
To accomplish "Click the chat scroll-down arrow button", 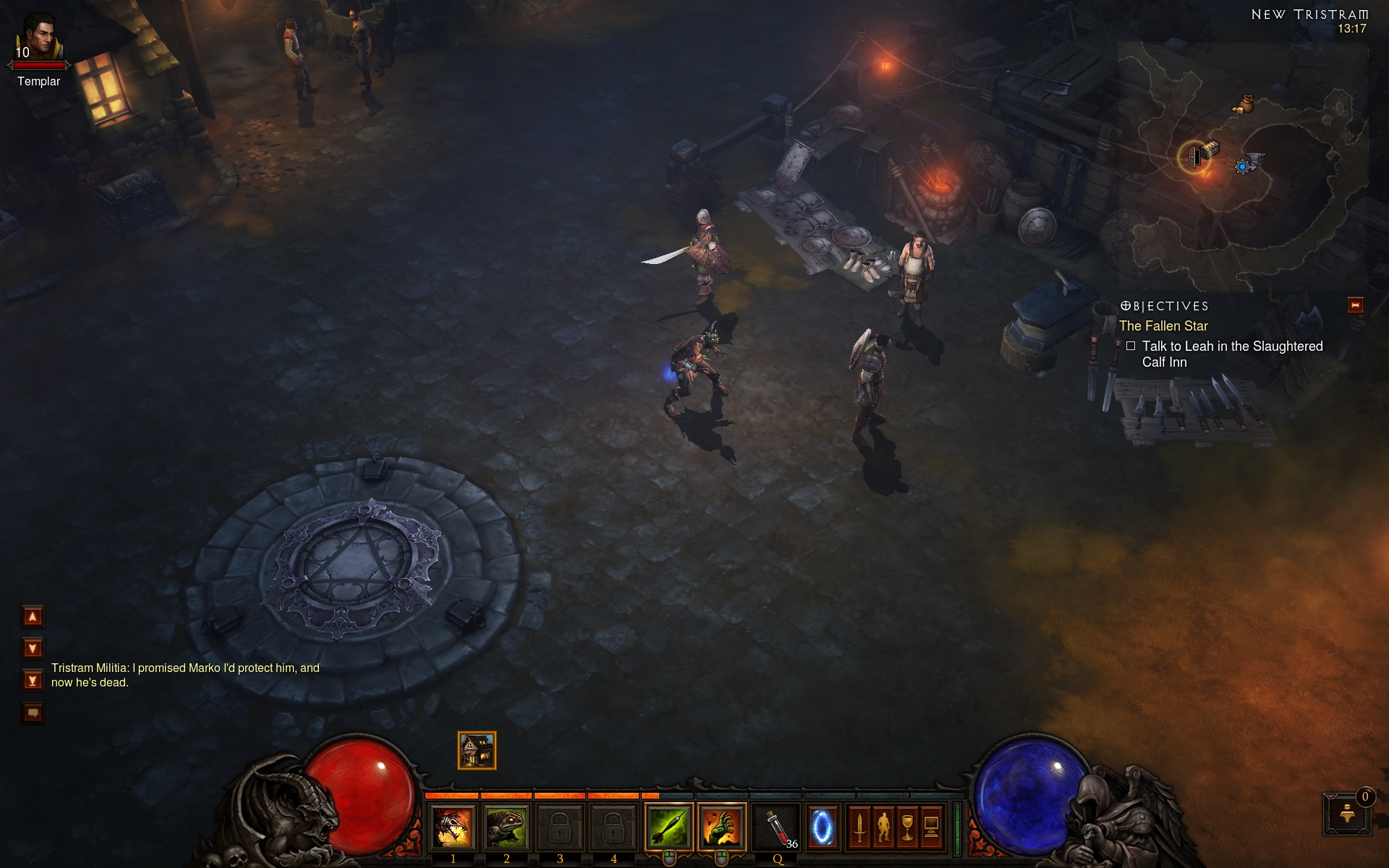I will pyautogui.click(x=33, y=648).
